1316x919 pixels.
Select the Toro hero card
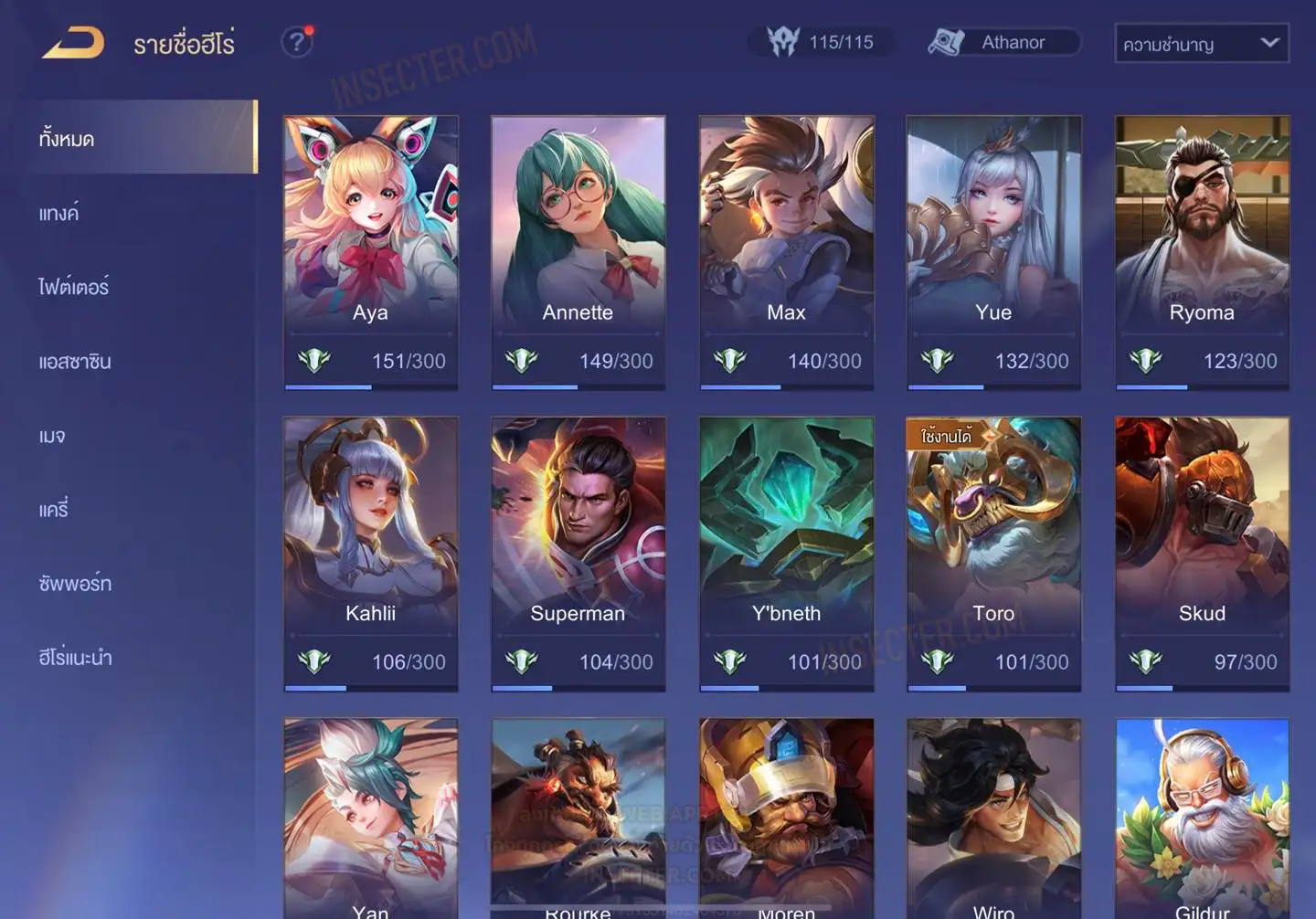pos(993,553)
